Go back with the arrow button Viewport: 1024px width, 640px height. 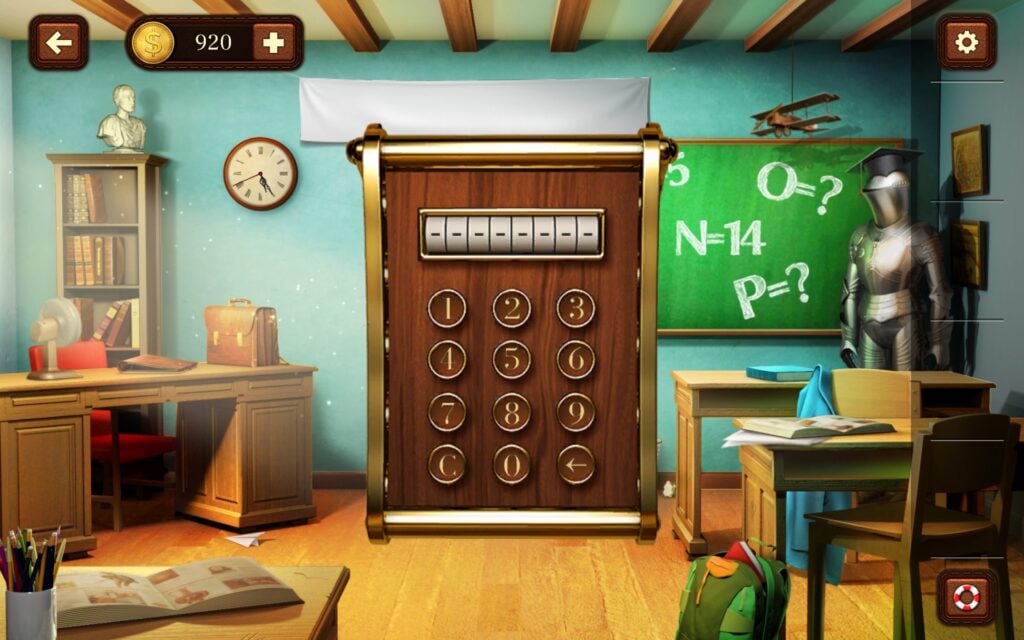58,42
